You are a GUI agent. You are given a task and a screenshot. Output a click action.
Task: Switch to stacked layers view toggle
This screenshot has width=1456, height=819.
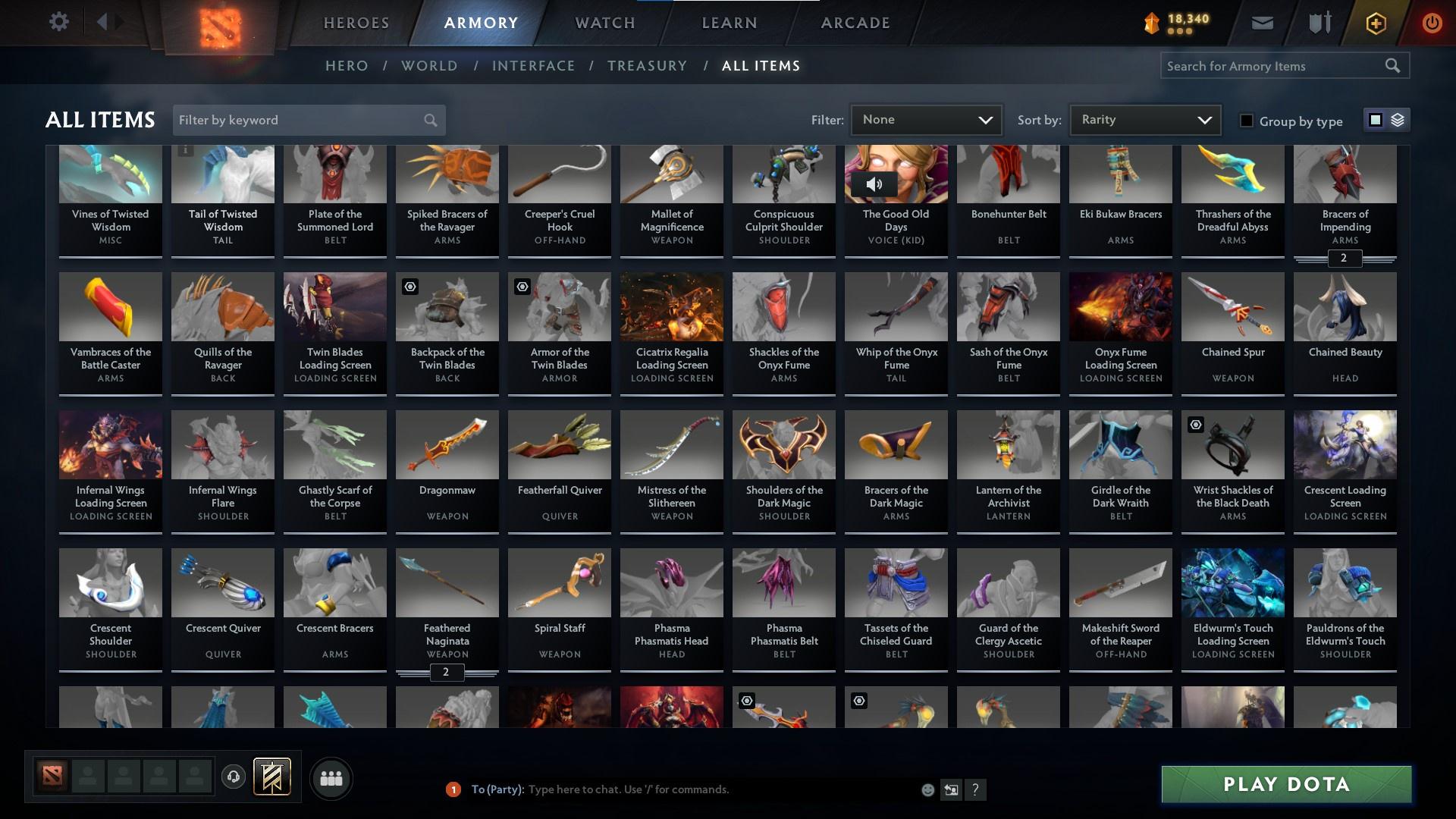tap(1396, 120)
